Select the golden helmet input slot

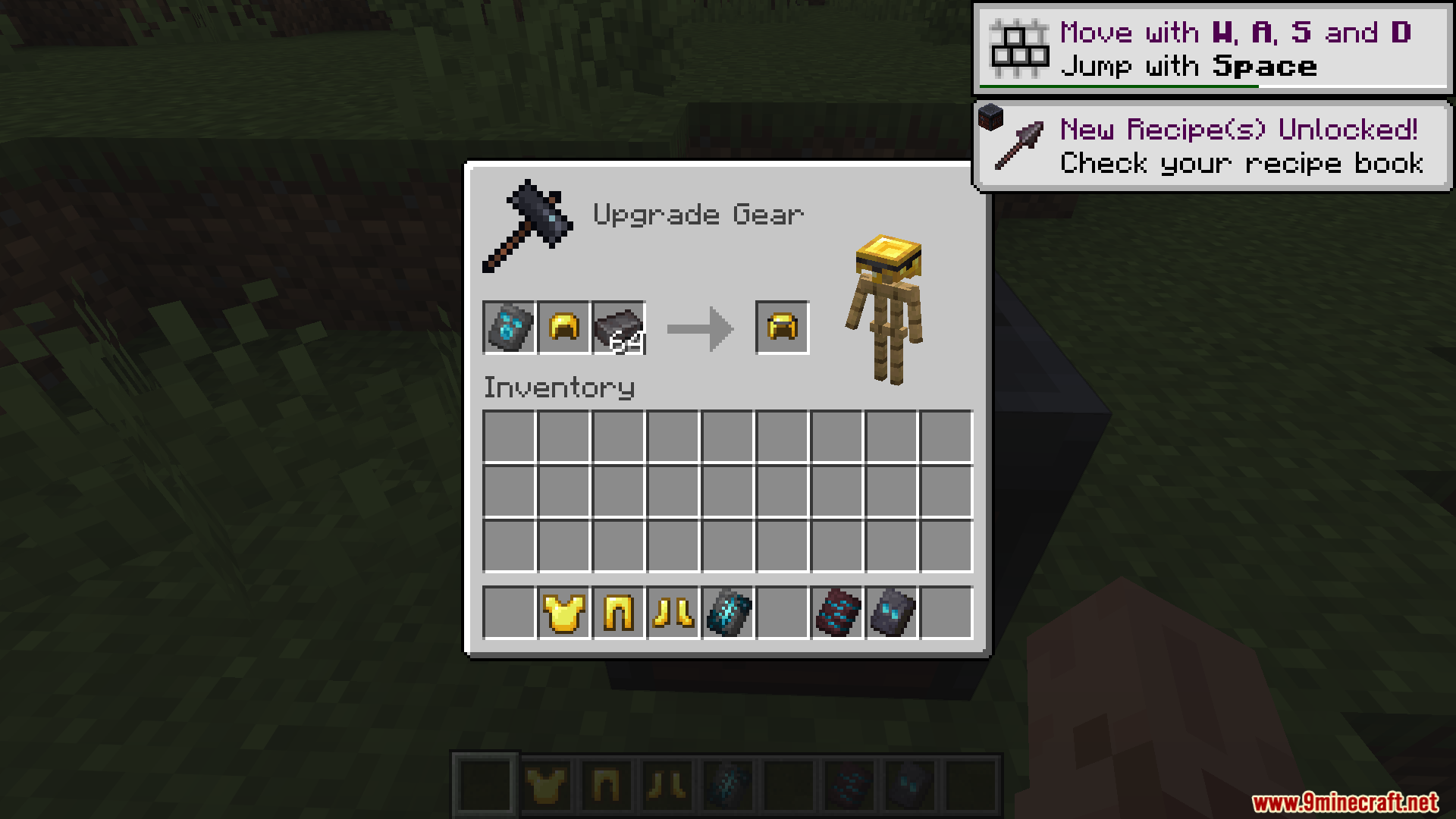[563, 328]
